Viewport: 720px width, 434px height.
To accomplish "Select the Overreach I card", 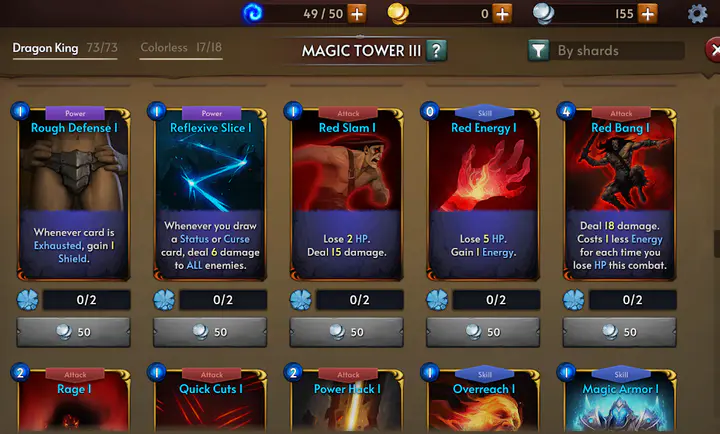I will 484,400.
